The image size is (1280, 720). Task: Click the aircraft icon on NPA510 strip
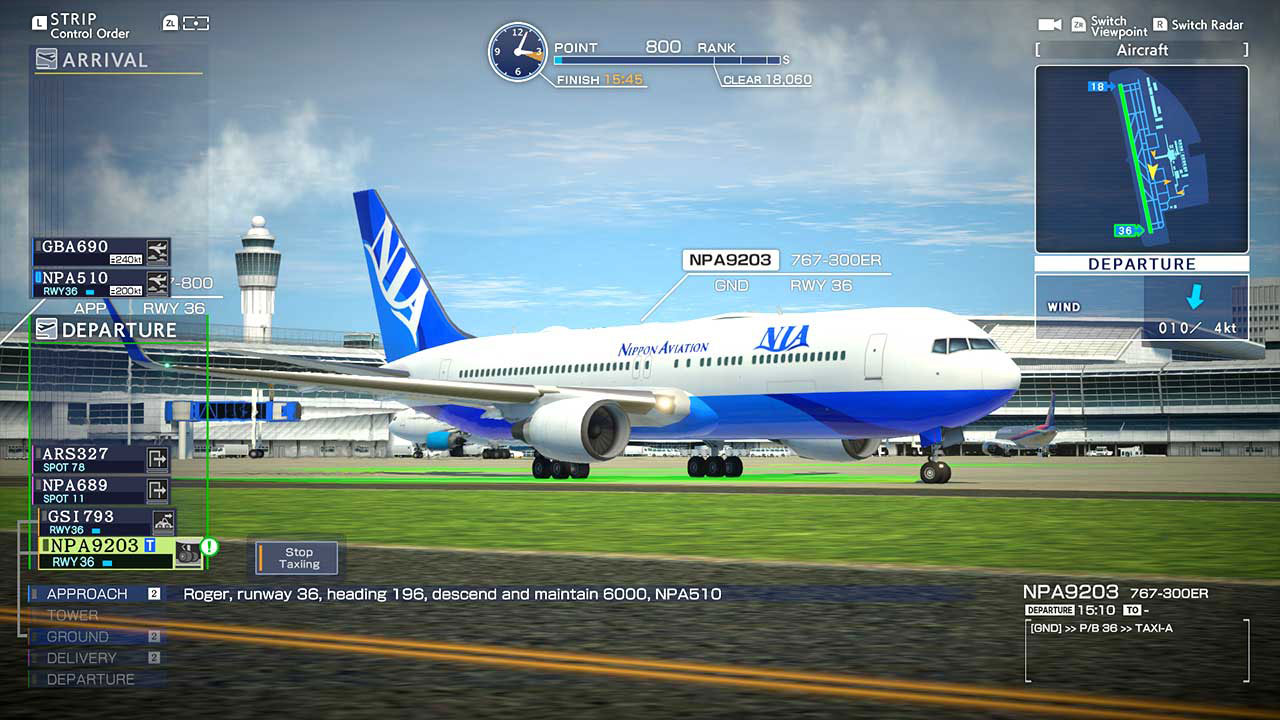pos(157,283)
